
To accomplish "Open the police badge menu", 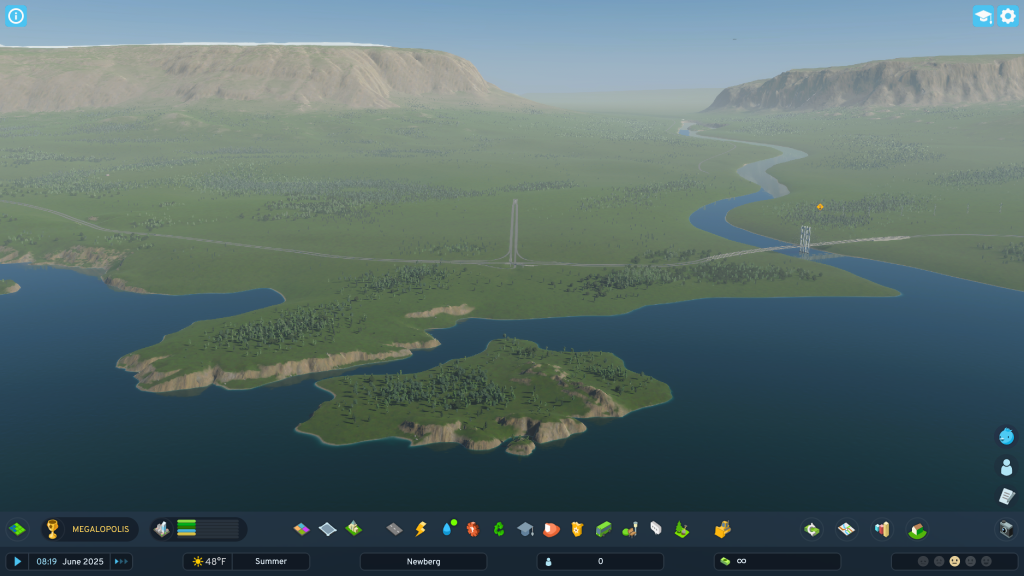I will (x=577, y=529).
